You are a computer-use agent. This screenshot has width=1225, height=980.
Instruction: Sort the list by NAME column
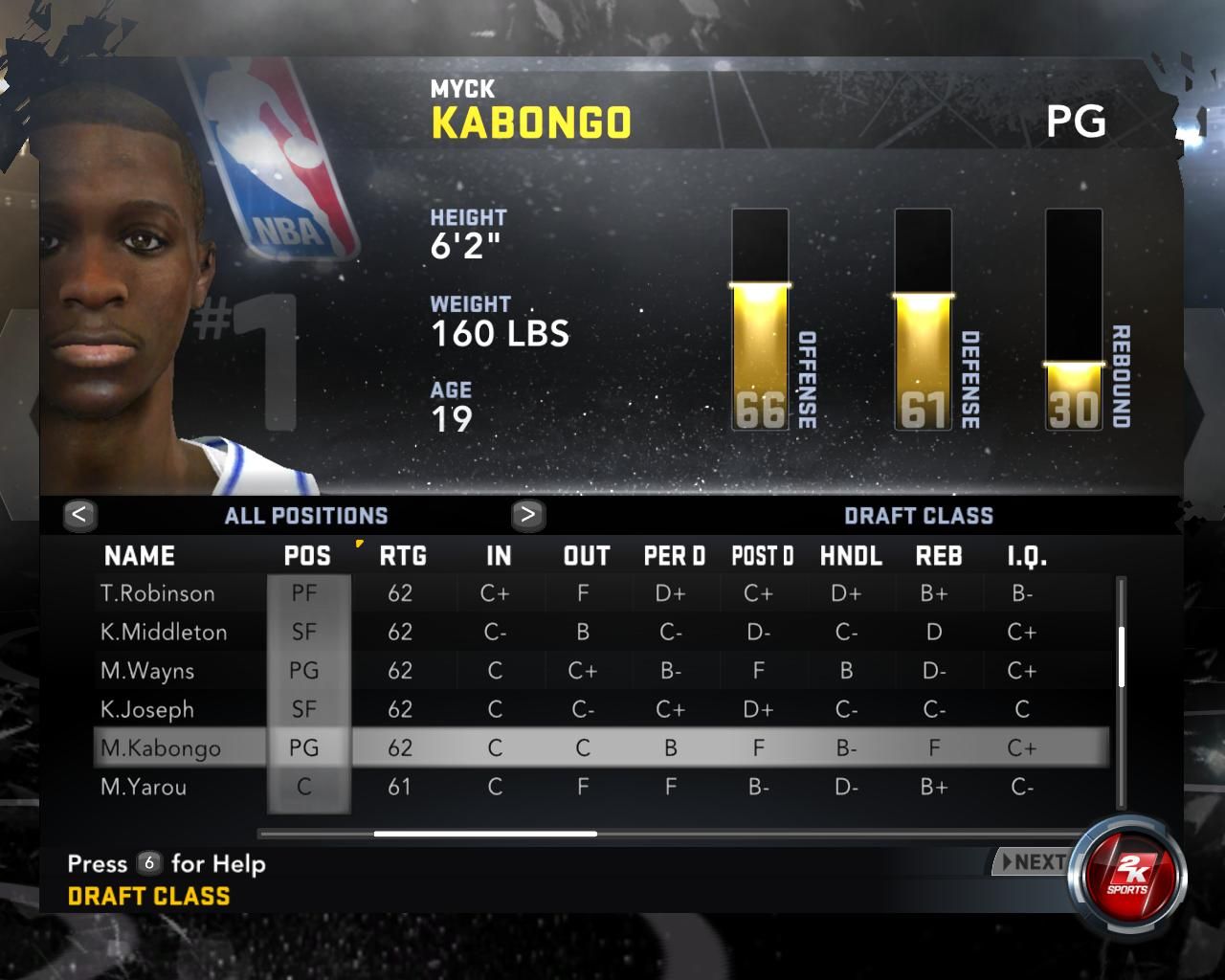coord(140,556)
